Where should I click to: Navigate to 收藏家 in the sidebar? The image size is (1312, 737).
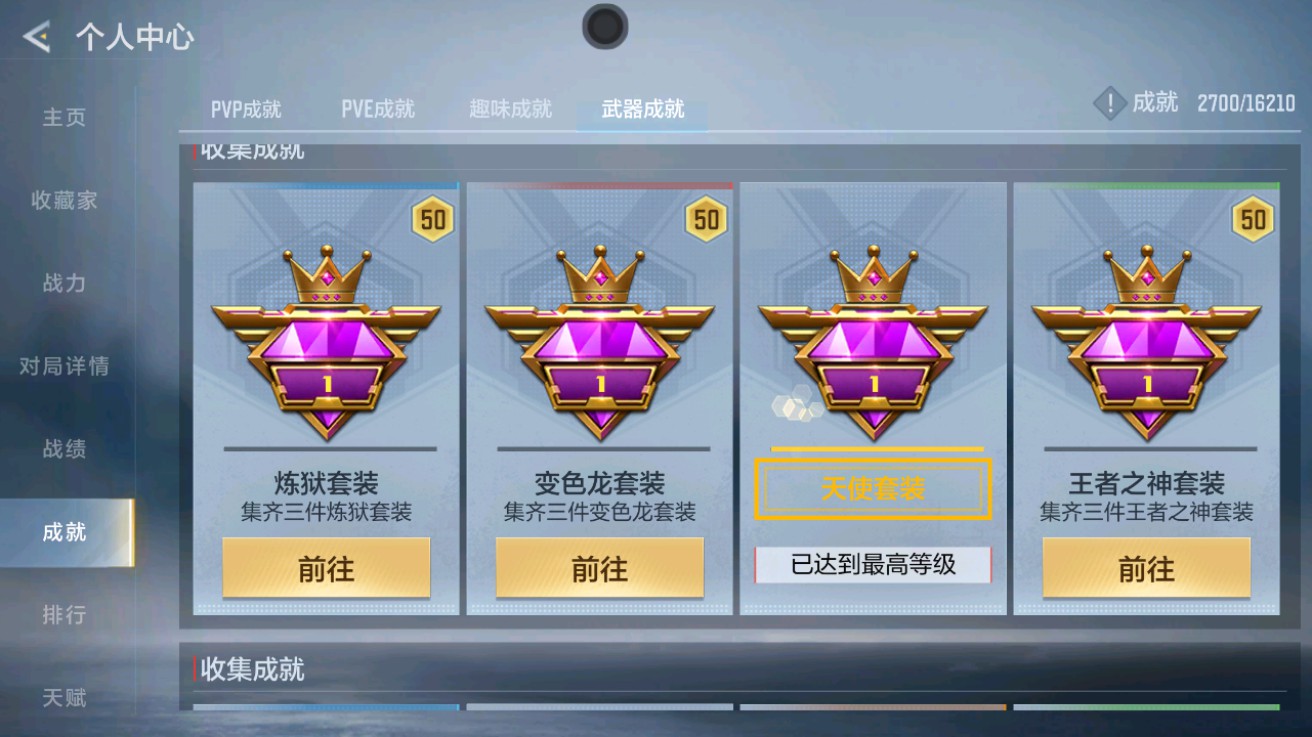63,200
